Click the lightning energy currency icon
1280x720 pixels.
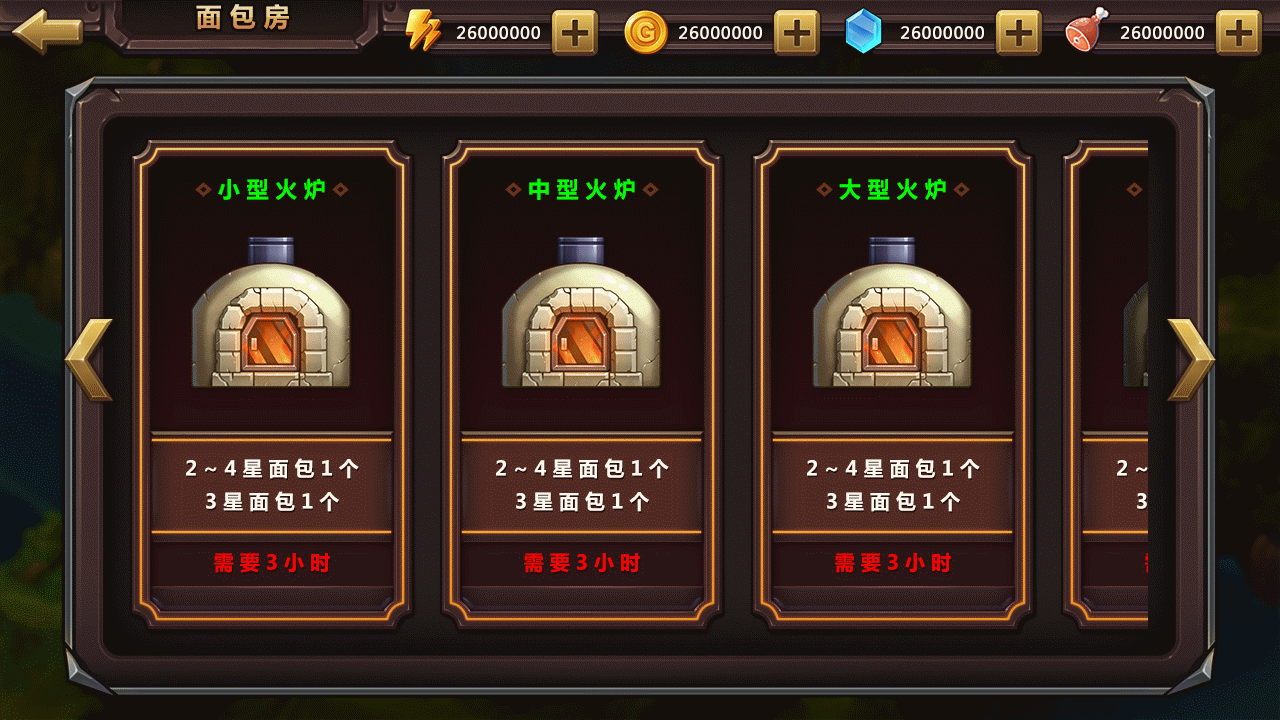click(424, 32)
